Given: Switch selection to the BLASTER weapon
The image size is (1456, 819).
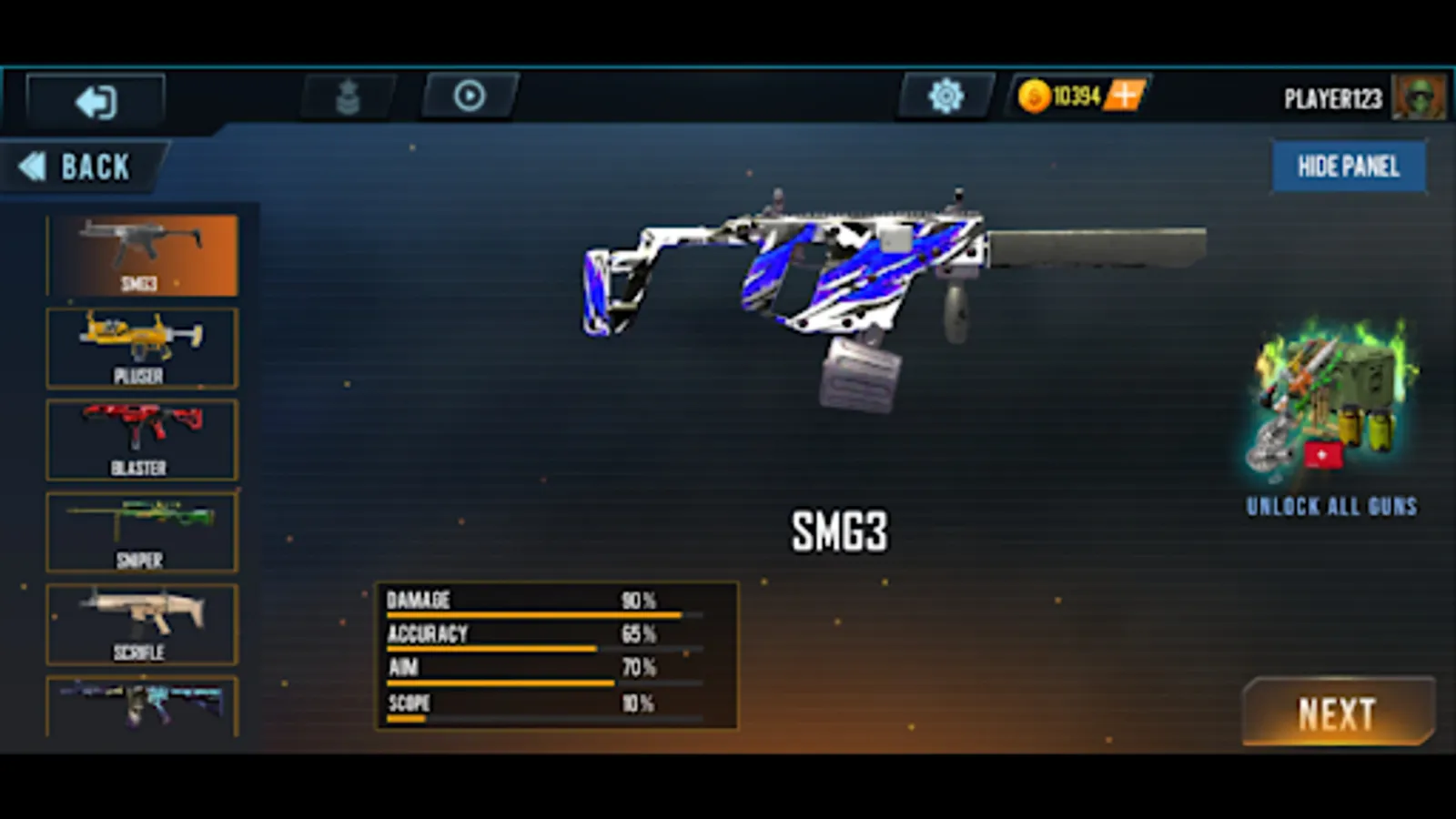Looking at the screenshot, I should 141,439.
